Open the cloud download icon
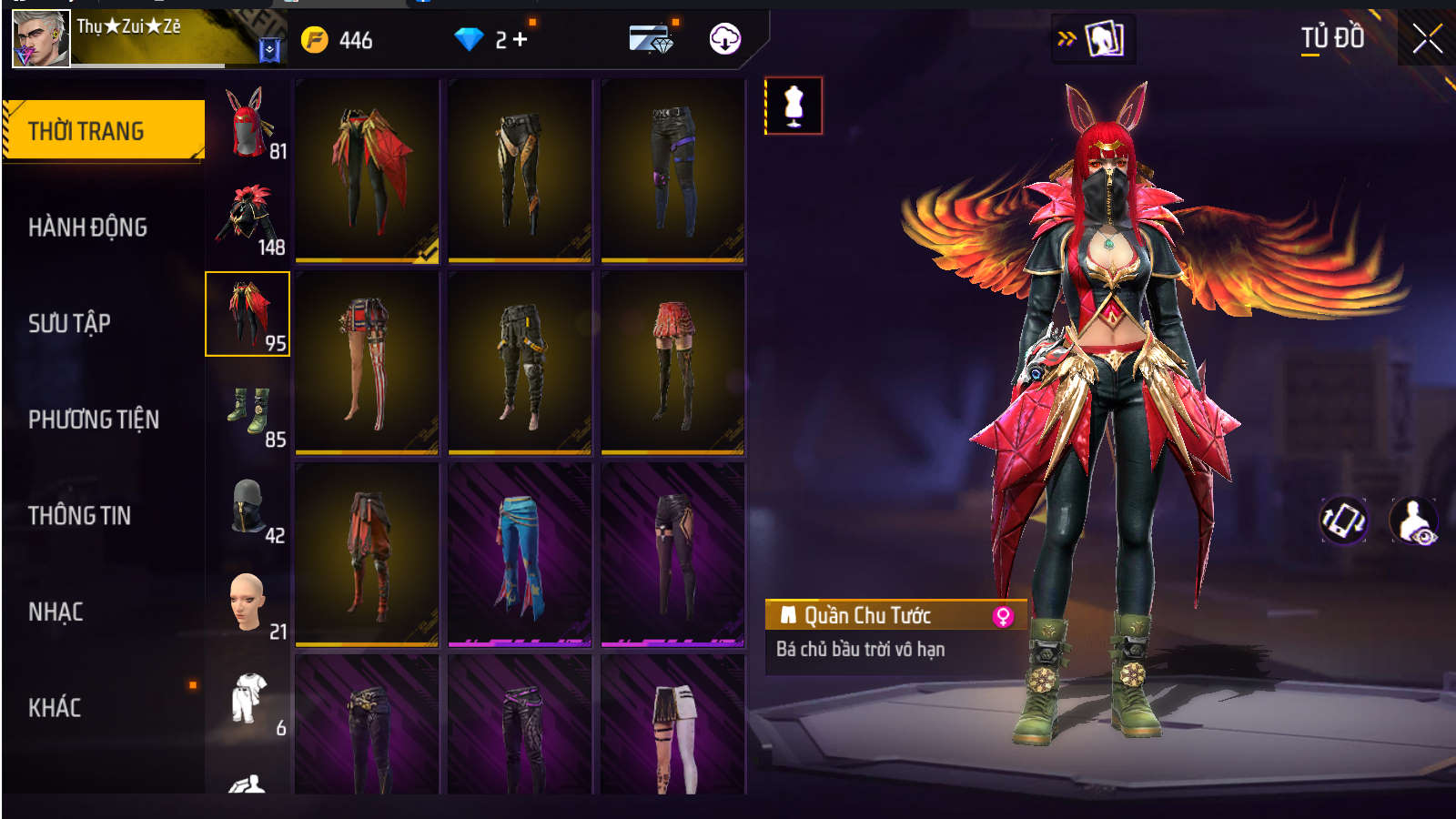 [724, 39]
